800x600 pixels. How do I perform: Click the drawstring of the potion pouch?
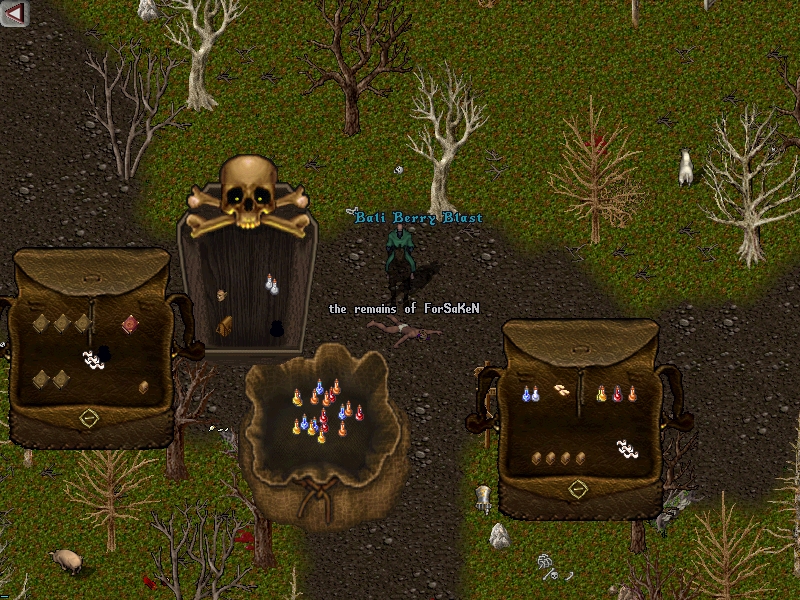coord(320,492)
